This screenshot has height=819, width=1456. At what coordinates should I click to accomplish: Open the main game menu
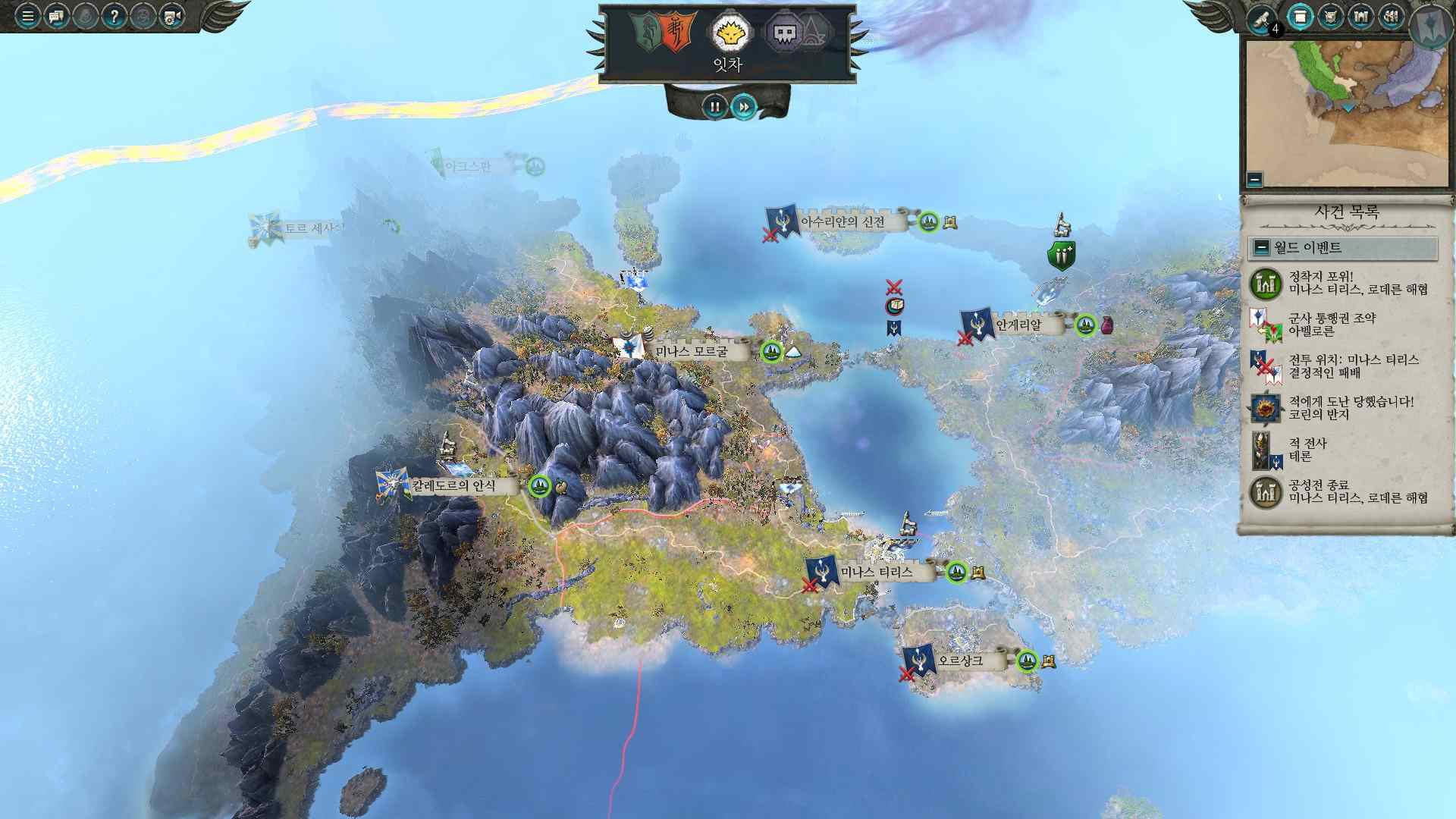(27, 15)
